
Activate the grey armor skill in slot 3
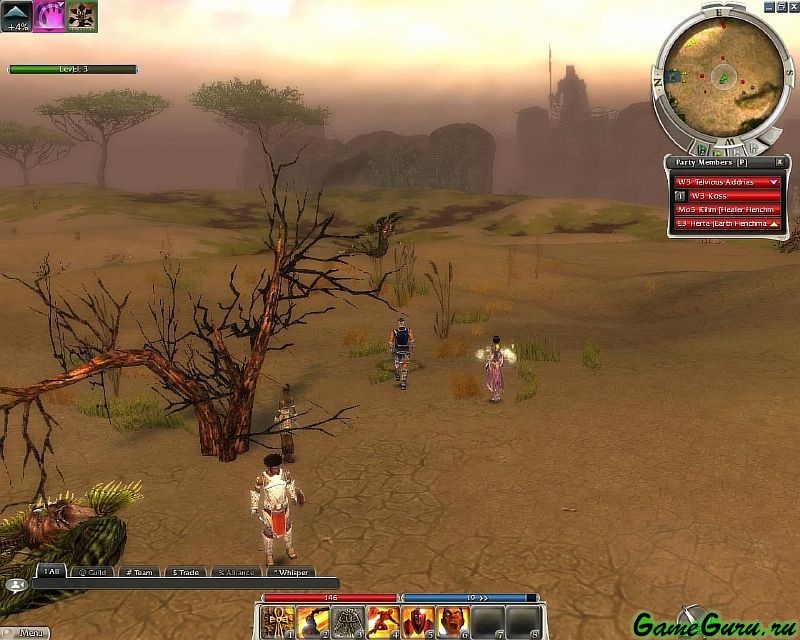pyautogui.click(x=347, y=622)
